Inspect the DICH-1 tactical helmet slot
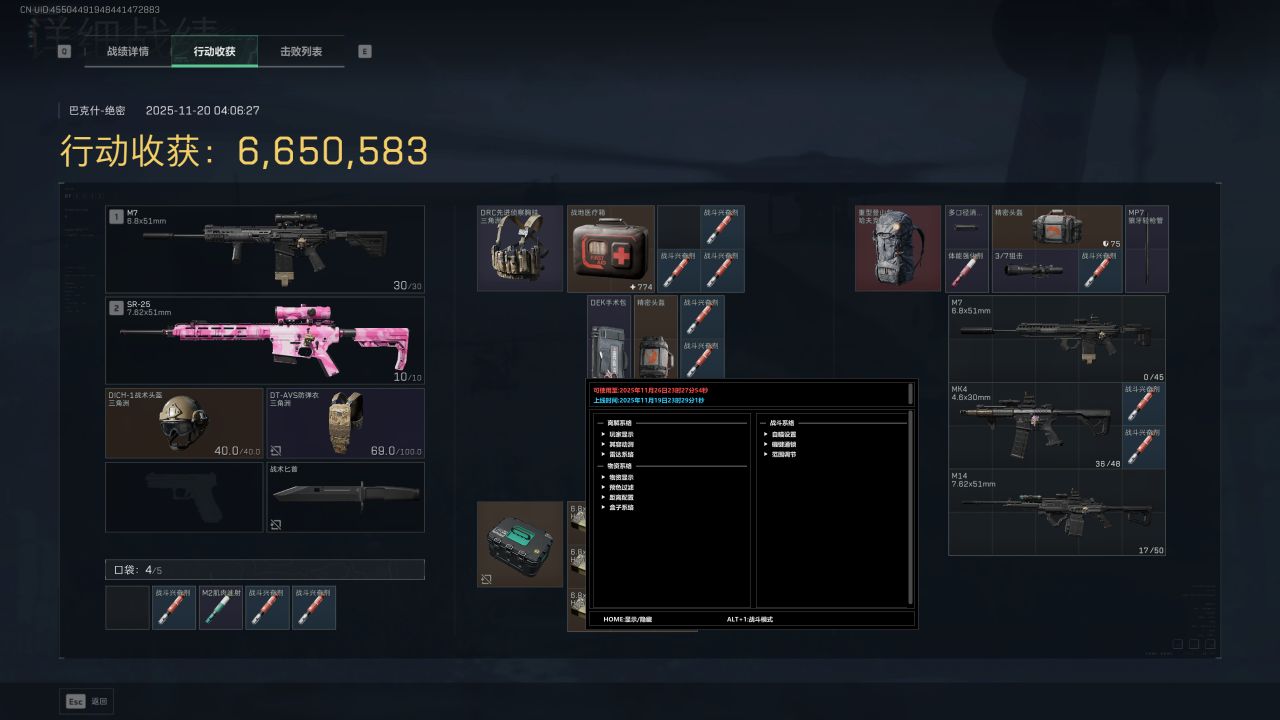Viewport: 1280px width, 720px height. coord(184,423)
